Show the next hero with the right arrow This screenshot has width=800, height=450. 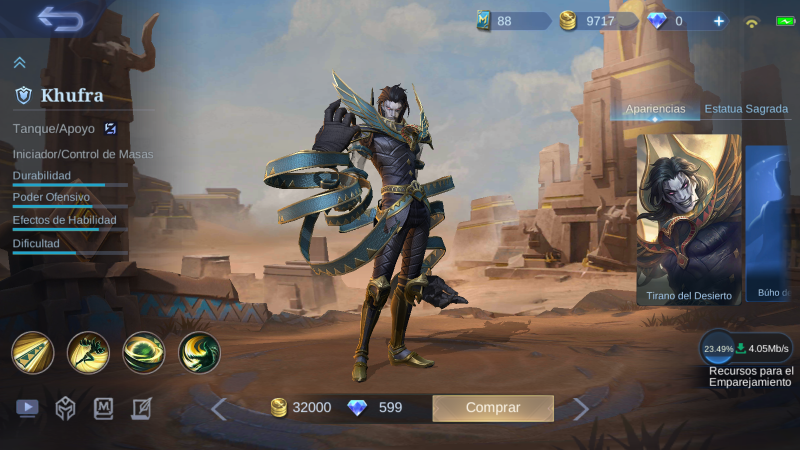pyautogui.click(x=581, y=408)
